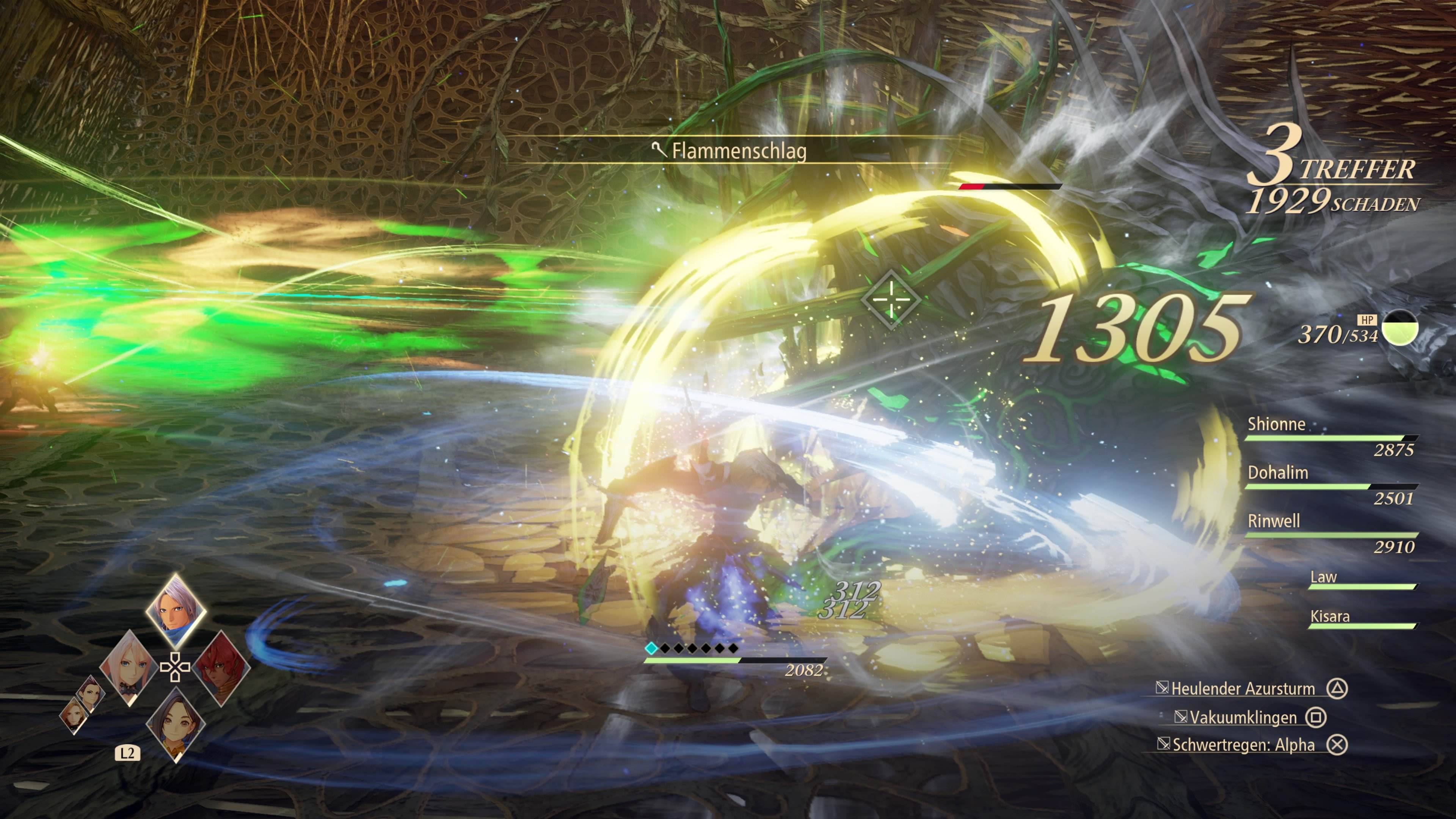Pick Law's small reserve portrait
The height and width of the screenshot is (819, 1456).
[90, 693]
